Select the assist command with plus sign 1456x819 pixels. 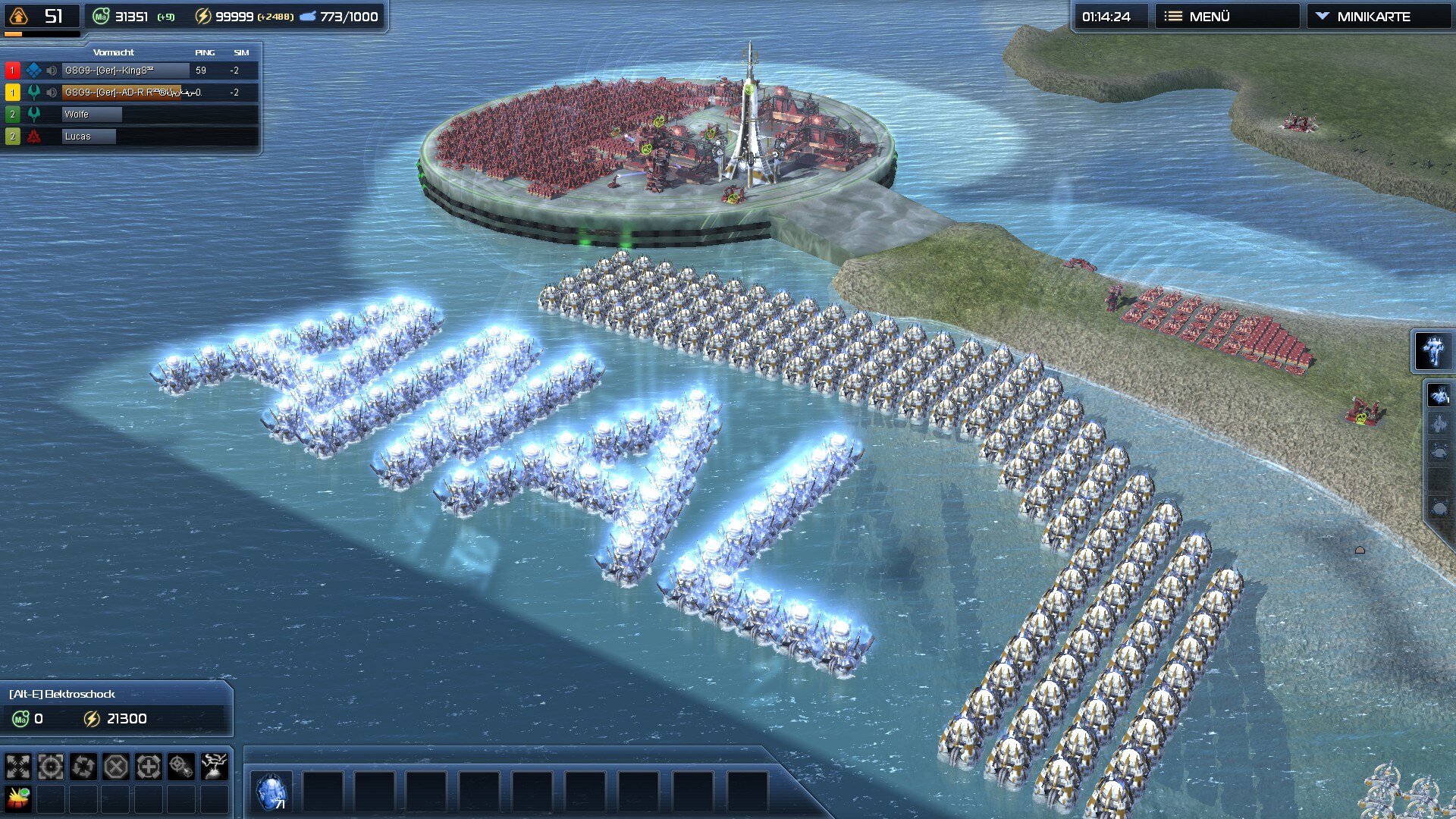(149, 767)
